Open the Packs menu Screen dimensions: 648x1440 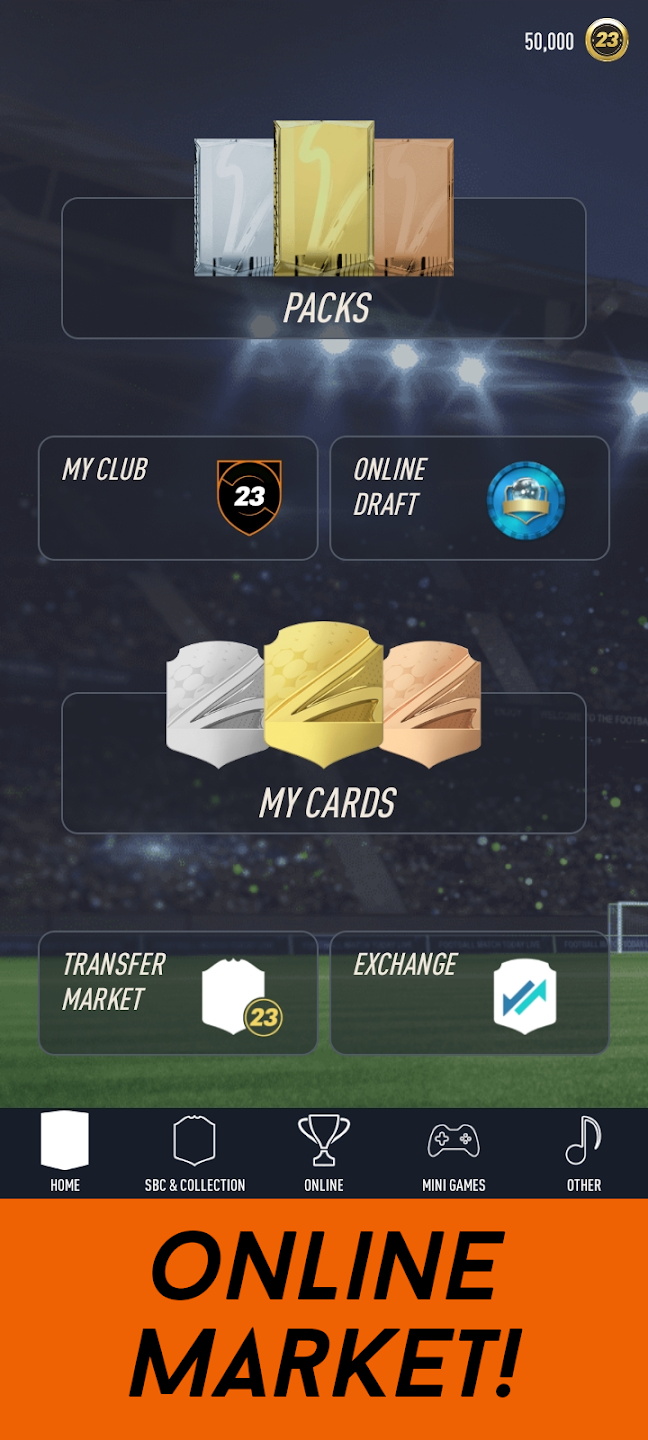[x=324, y=268]
